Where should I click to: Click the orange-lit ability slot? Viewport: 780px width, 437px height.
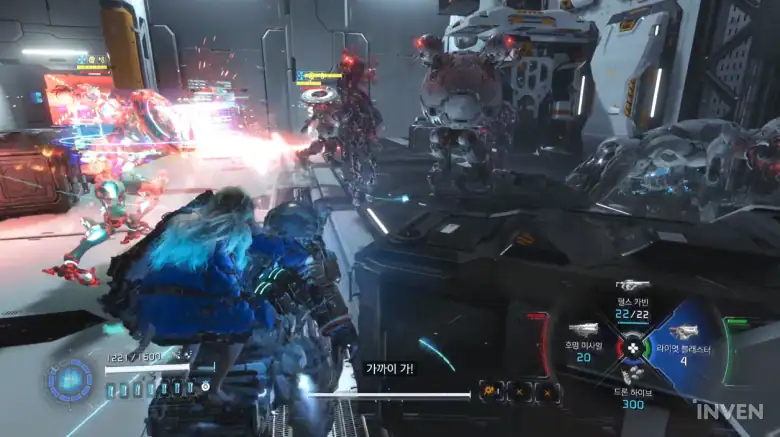click(491, 393)
